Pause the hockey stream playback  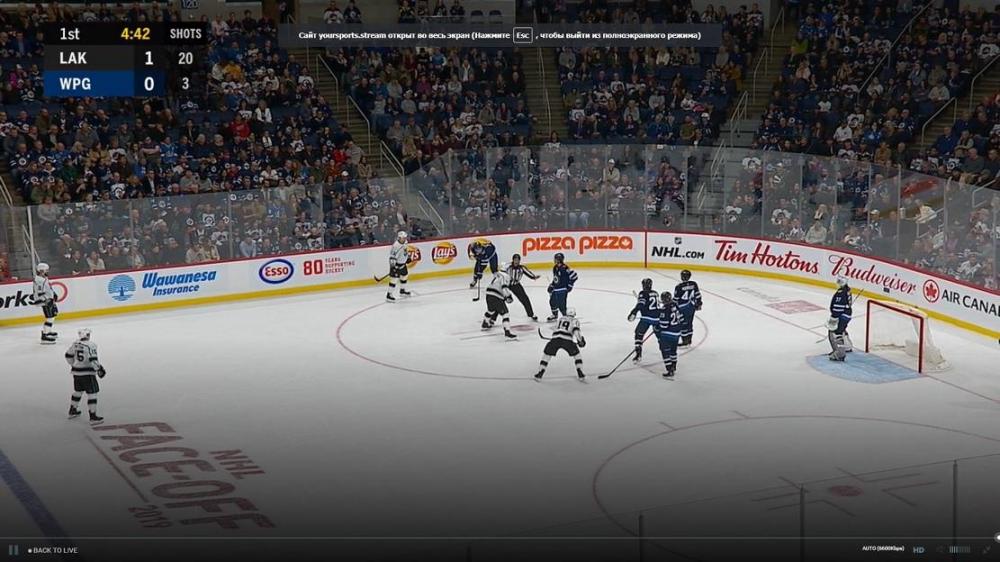[13, 550]
